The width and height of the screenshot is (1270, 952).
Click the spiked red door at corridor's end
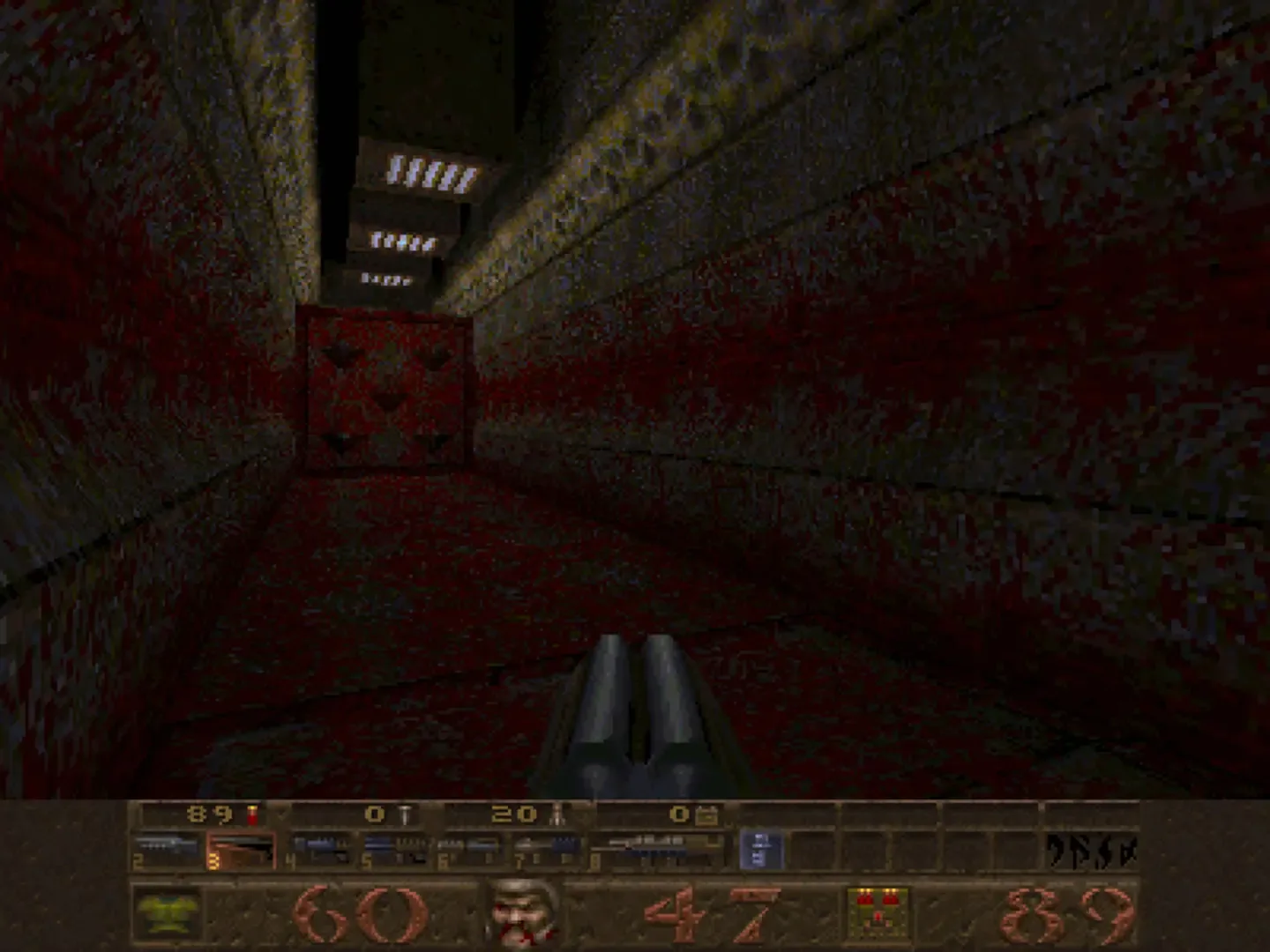(386, 388)
